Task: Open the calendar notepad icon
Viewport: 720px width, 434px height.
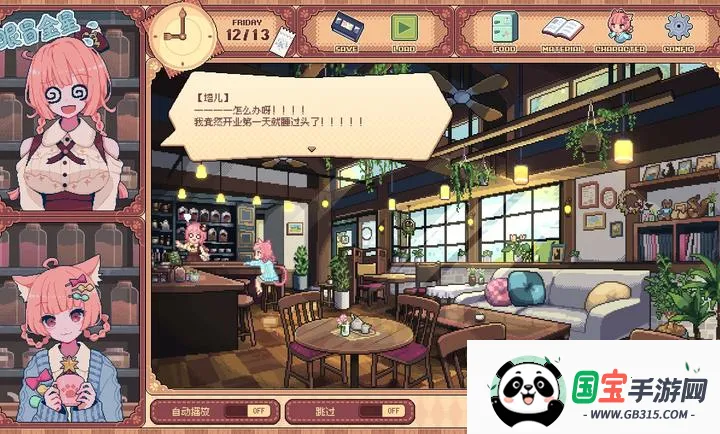Action: click(281, 40)
